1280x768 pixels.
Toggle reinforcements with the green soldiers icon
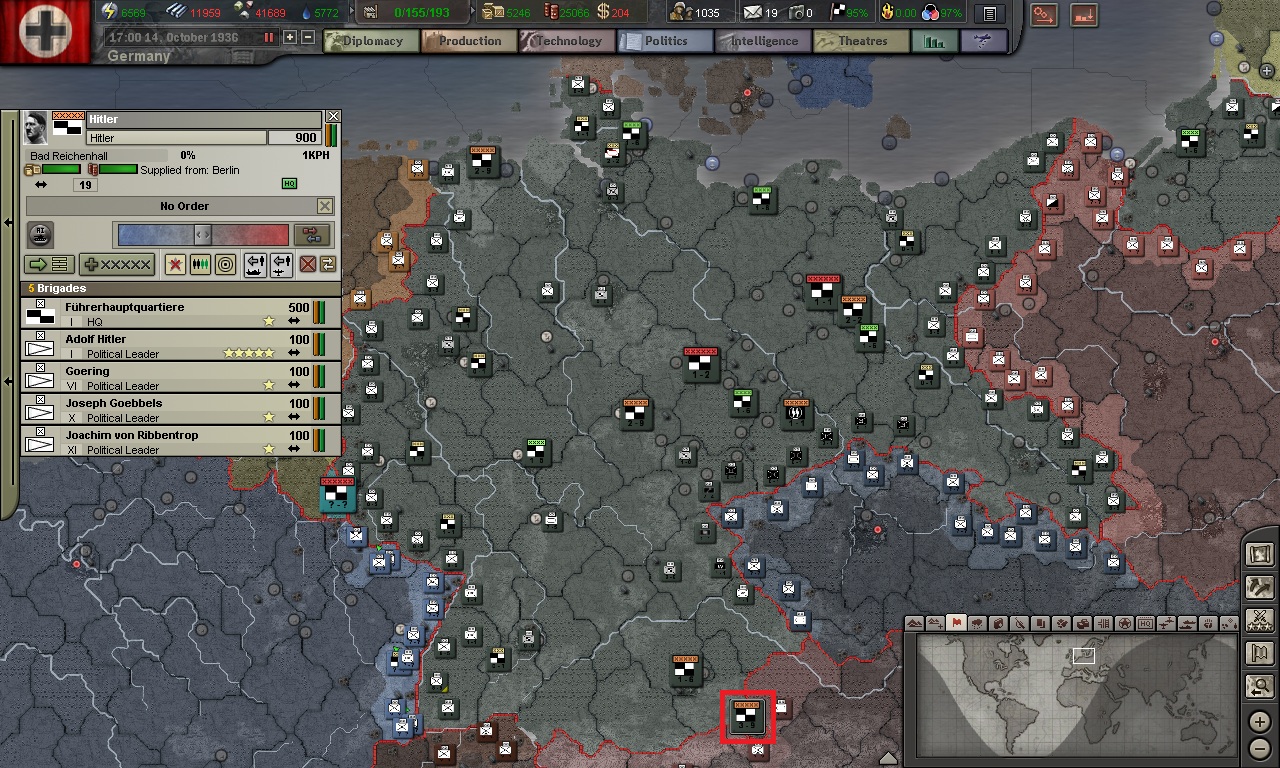(x=200, y=264)
